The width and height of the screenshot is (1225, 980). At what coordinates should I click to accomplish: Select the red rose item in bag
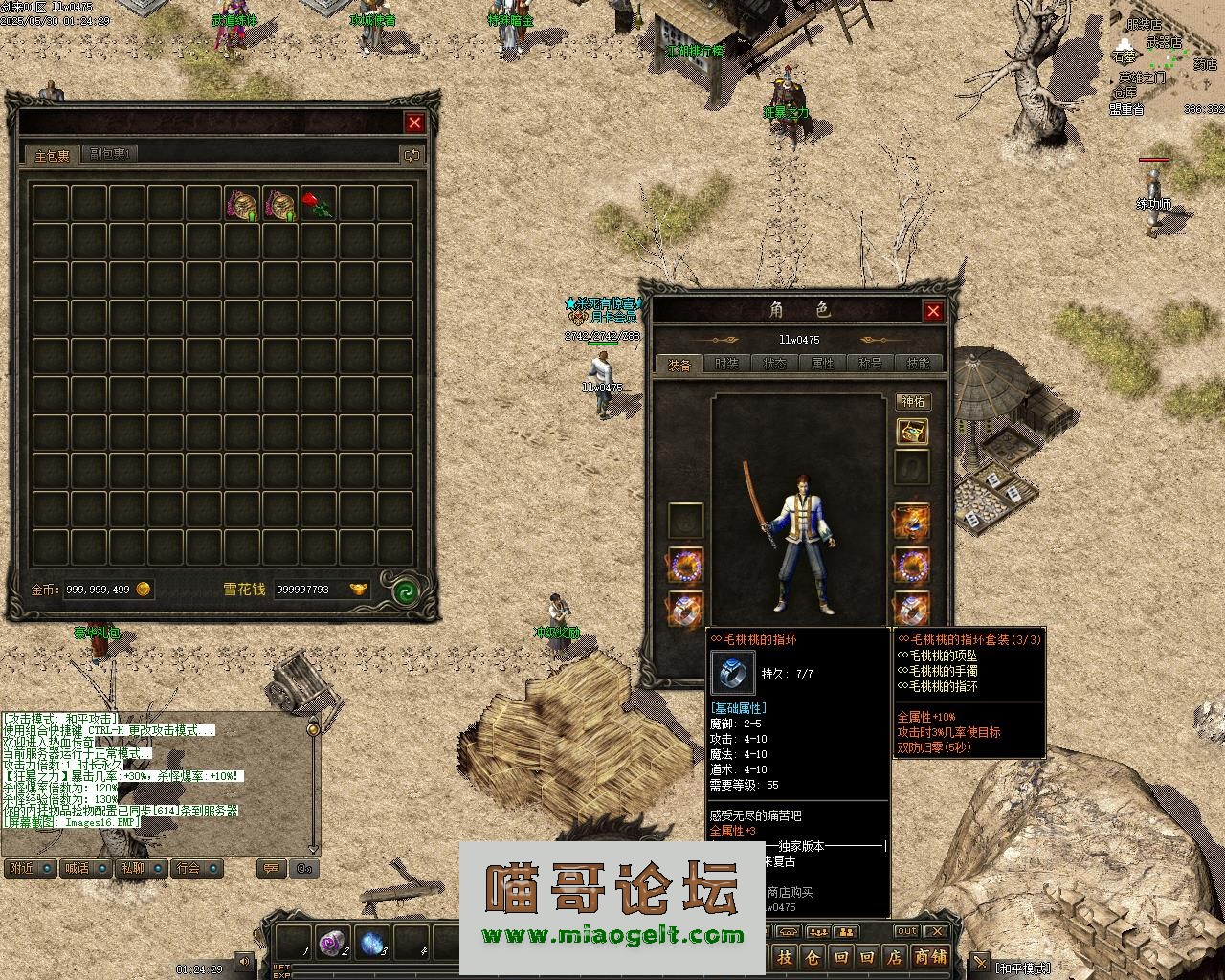[x=318, y=204]
